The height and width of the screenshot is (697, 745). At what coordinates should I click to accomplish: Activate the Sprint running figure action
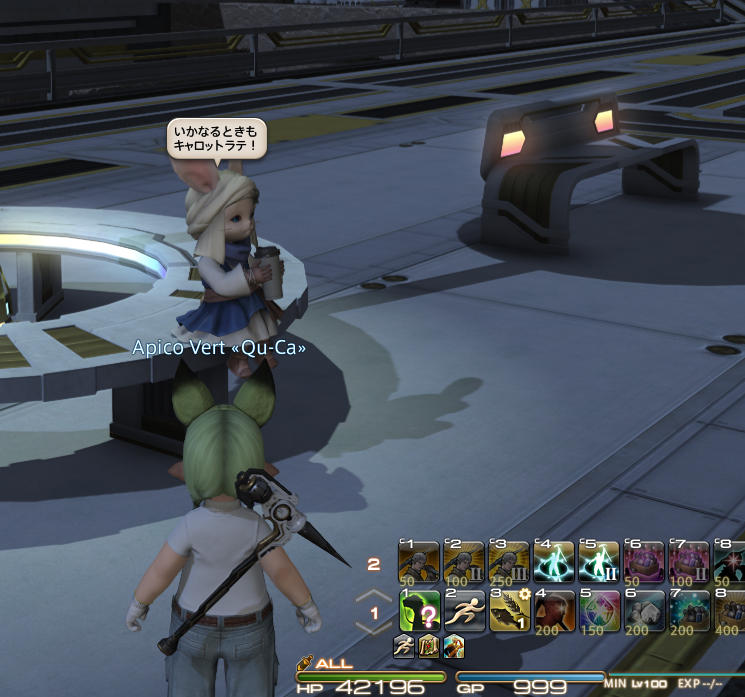pyautogui.click(x=464, y=610)
